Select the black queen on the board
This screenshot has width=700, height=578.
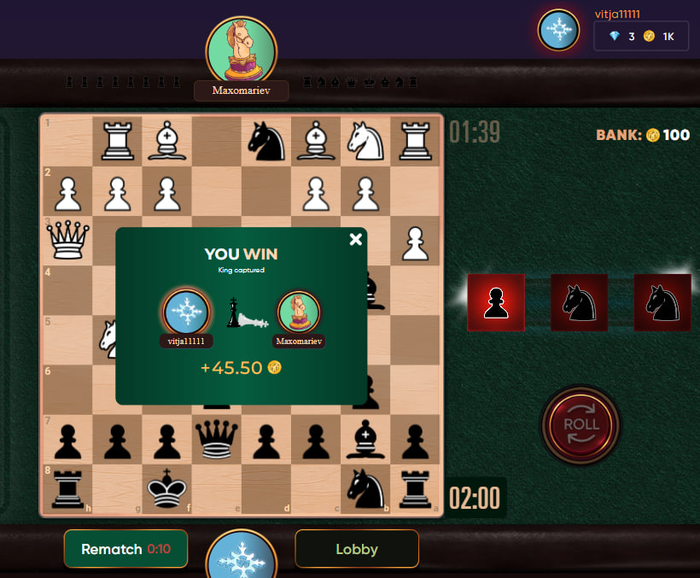coord(216,438)
